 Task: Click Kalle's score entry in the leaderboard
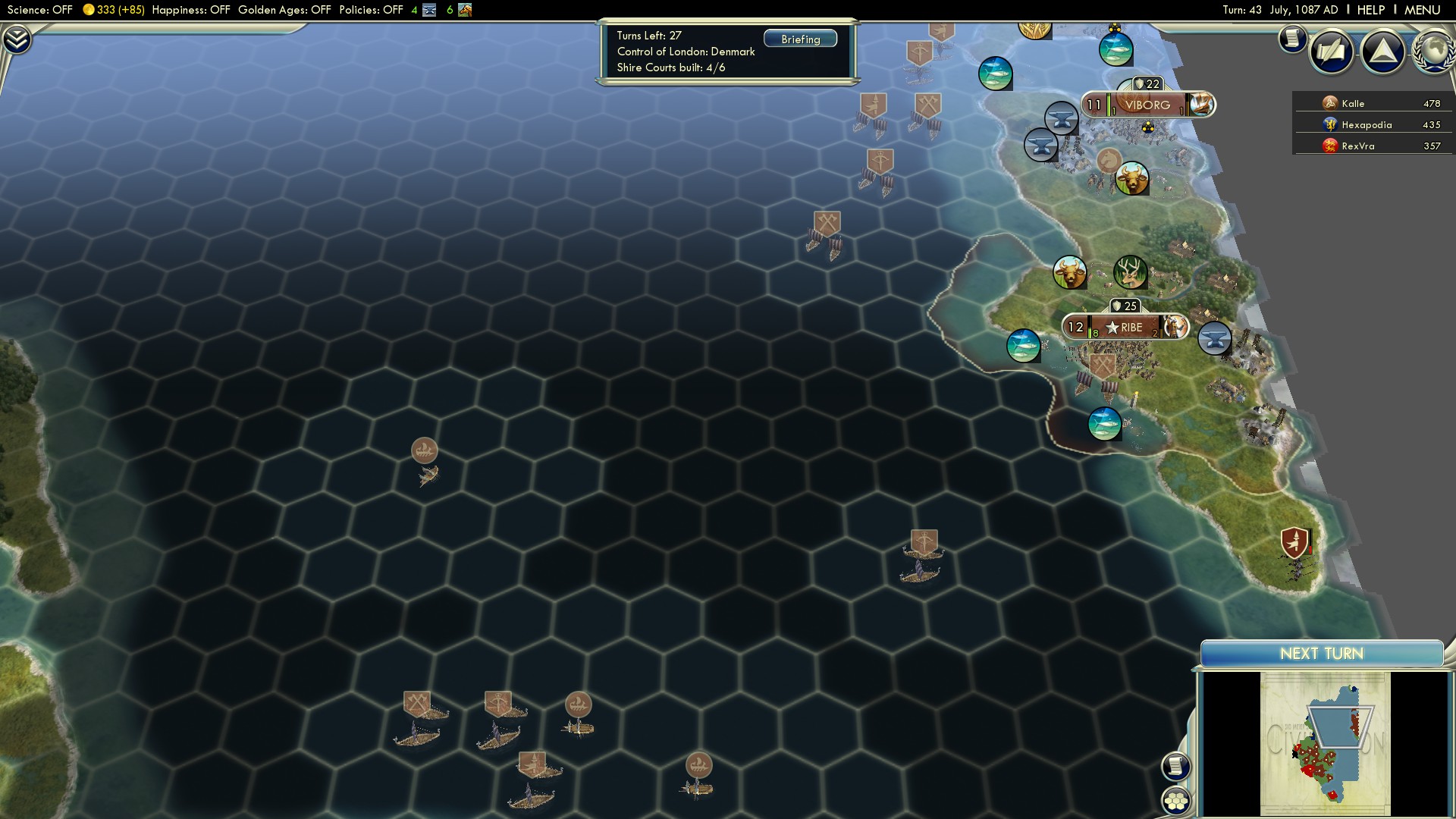pos(1373,103)
